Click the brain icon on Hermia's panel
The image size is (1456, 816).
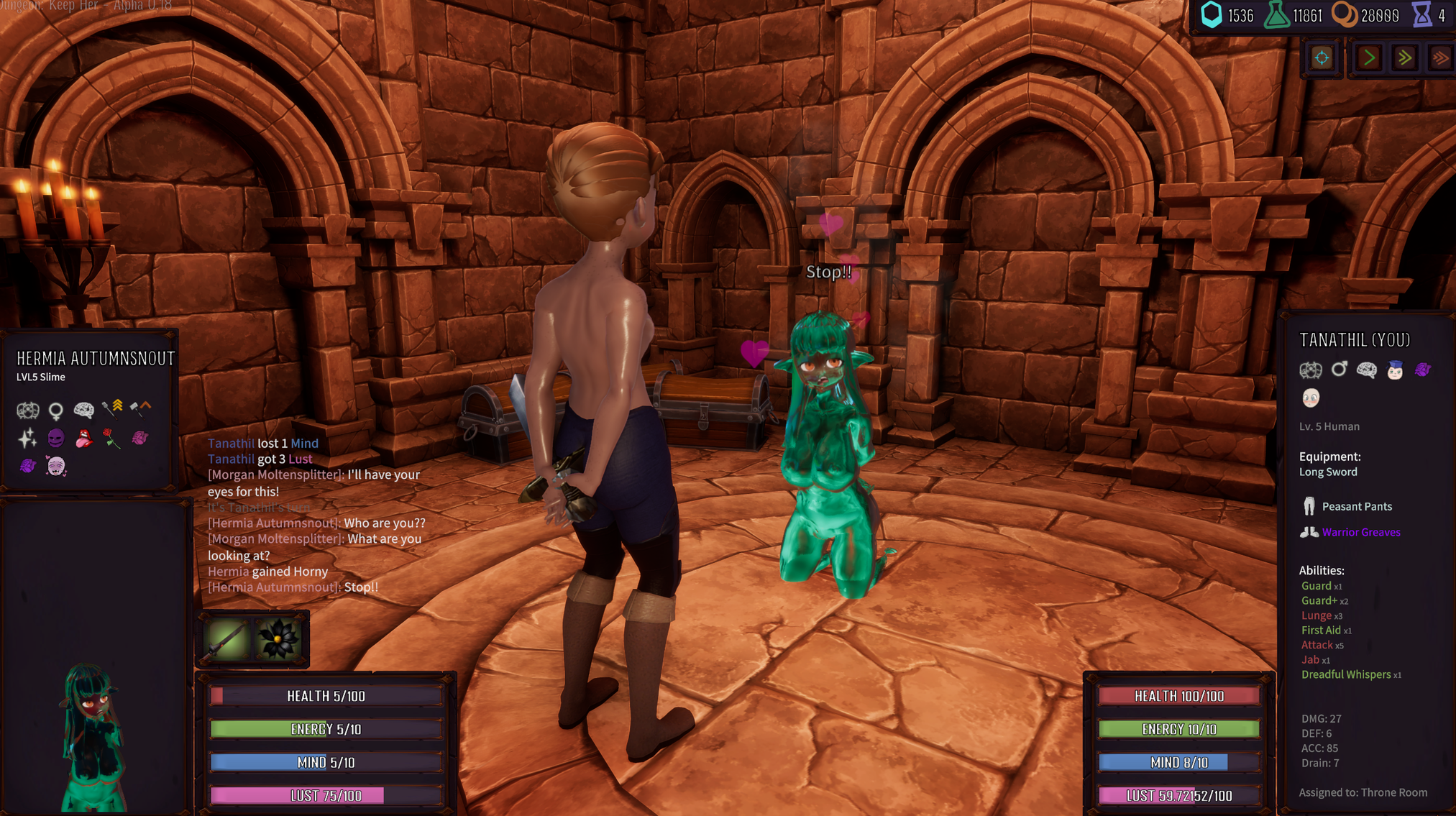tap(86, 408)
